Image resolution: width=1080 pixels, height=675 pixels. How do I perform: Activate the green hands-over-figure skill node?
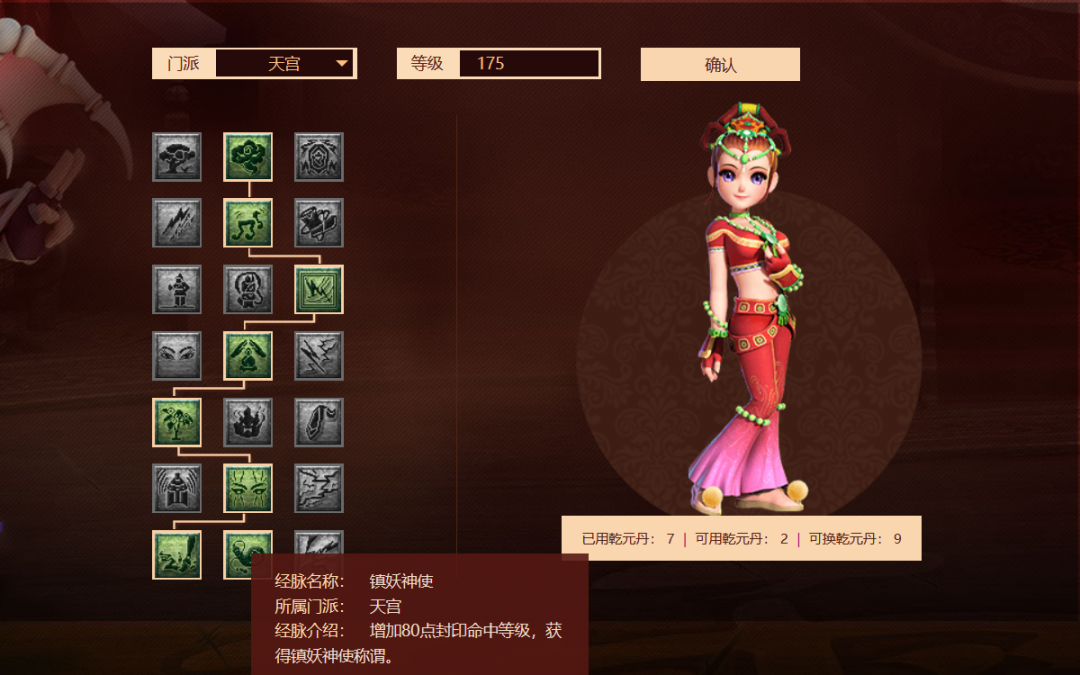(x=248, y=356)
